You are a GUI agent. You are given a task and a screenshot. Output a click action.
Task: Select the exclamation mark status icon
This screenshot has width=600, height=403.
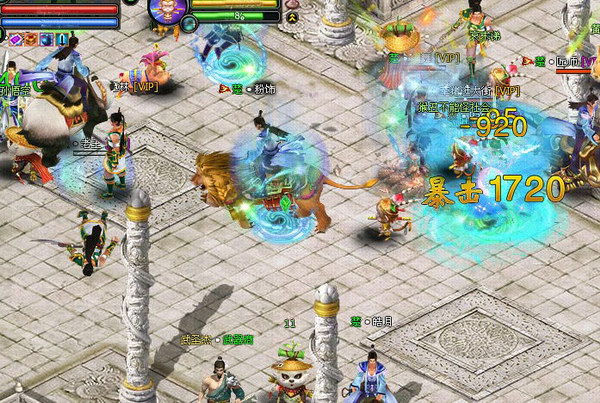[62, 39]
